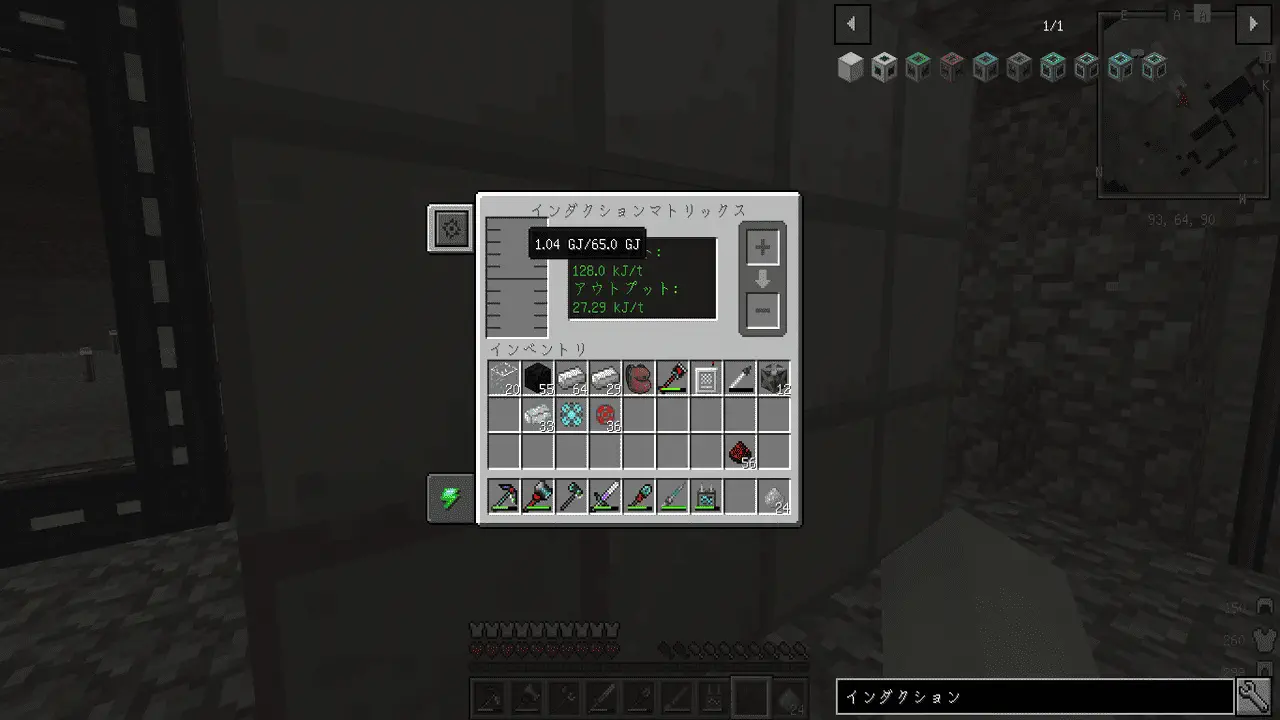Select the first white block in JEI list
The width and height of the screenshot is (1280, 720).
click(850, 67)
